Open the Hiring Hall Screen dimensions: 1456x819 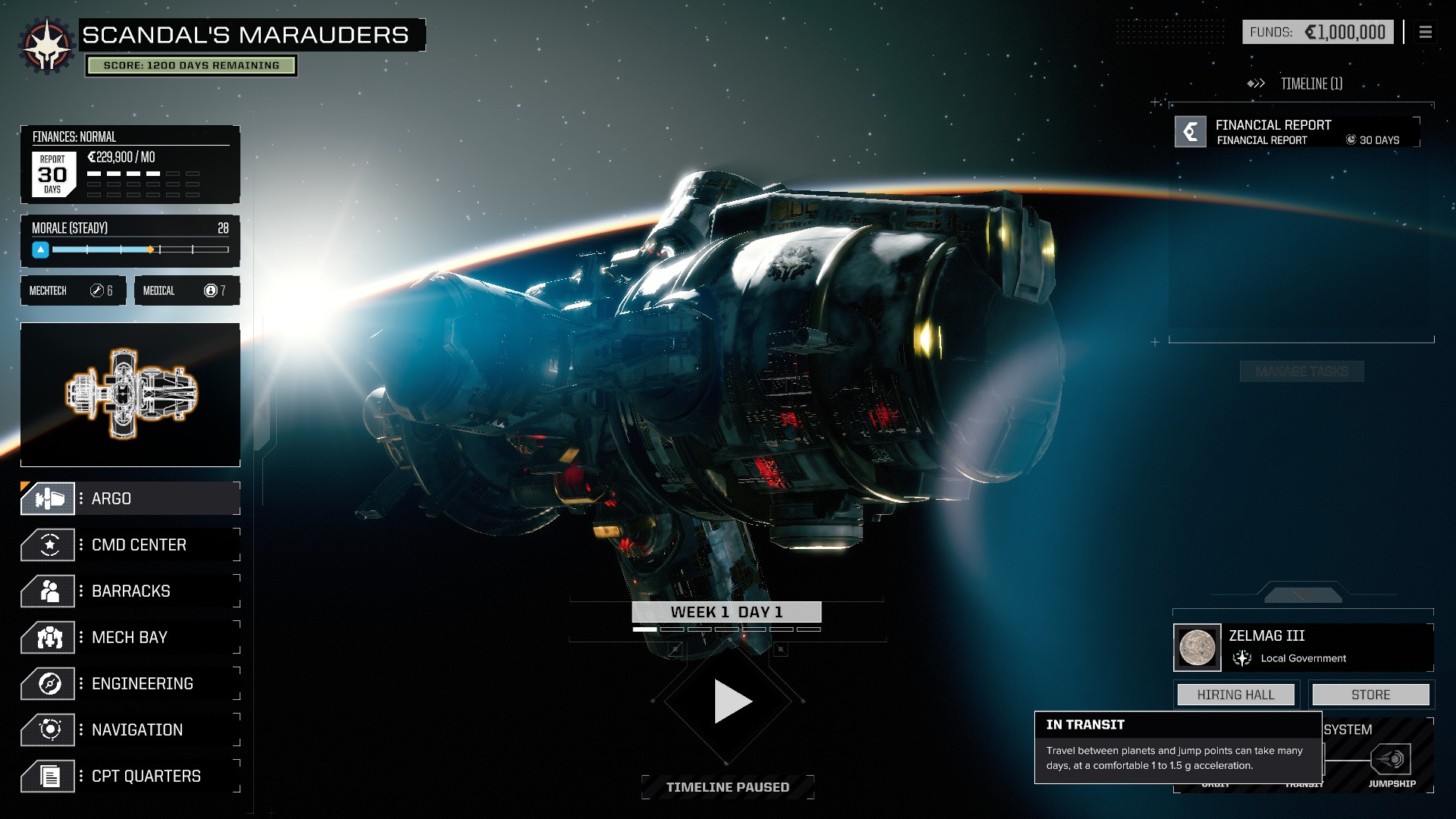pyautogui.click(x=1235, y=694)
